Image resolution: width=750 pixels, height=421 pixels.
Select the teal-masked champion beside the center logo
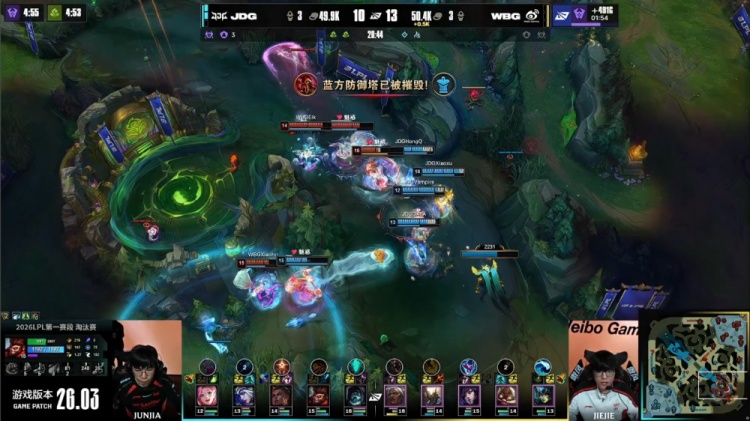point(356,394)
